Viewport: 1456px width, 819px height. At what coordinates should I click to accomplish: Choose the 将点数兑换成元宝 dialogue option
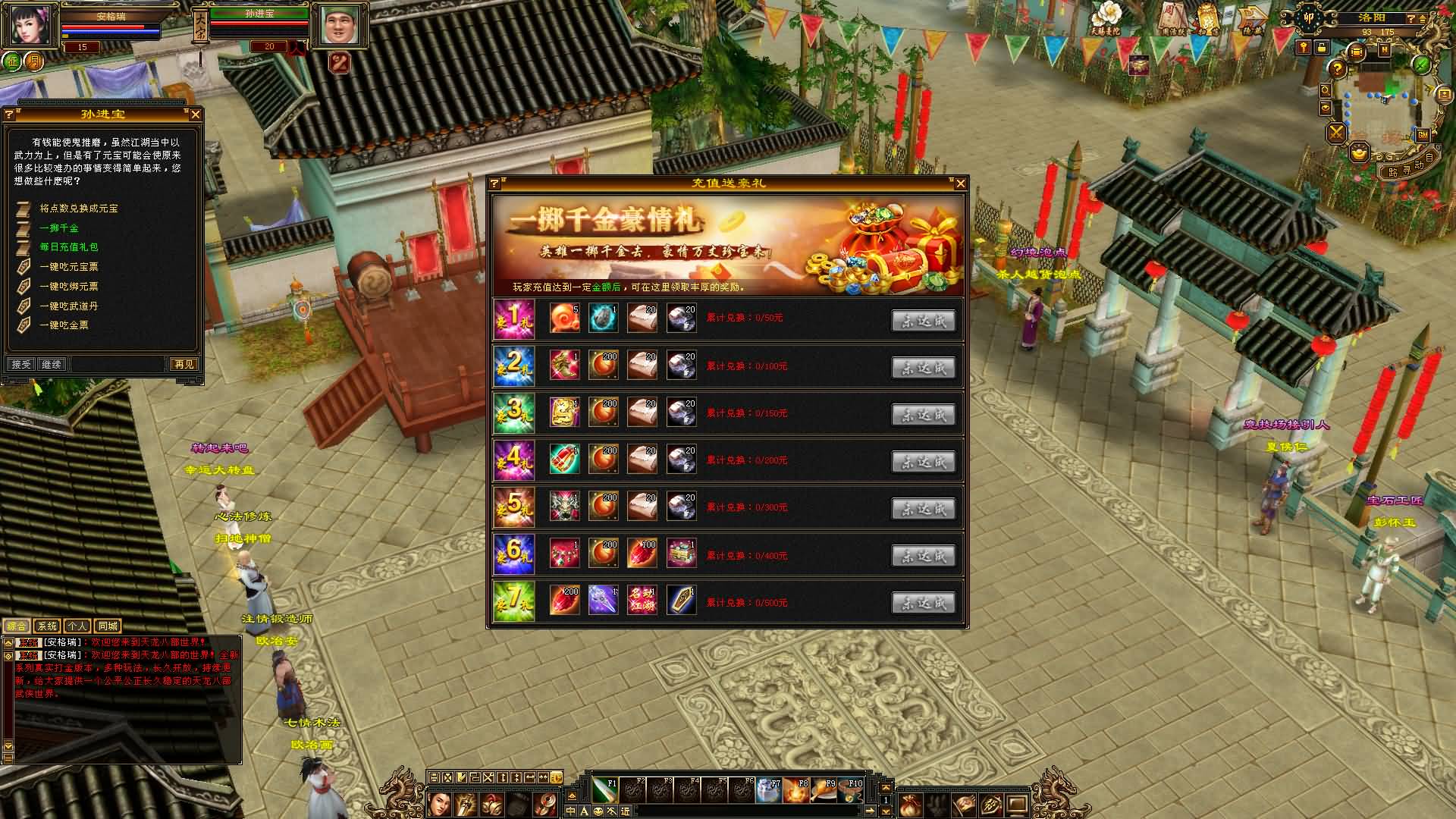click(x=78, y=209)
